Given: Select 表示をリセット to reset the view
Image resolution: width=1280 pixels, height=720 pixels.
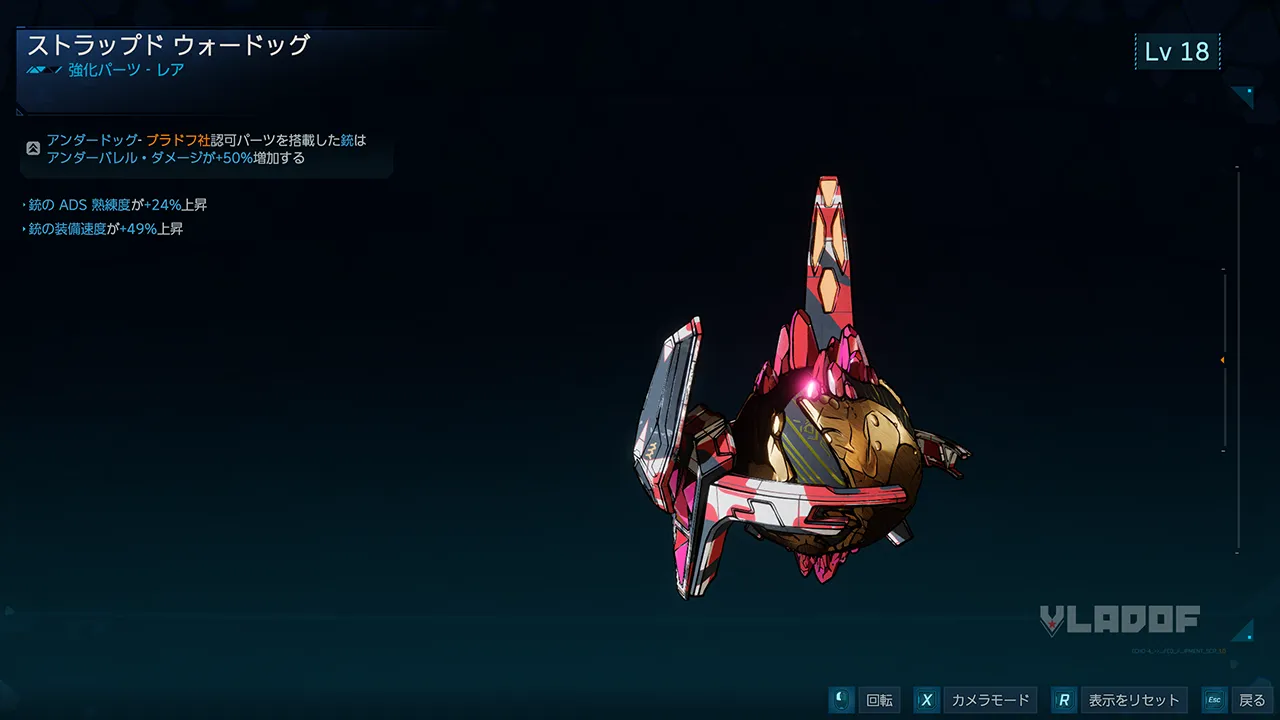Looking at the screenshot, I should 1119,700.
